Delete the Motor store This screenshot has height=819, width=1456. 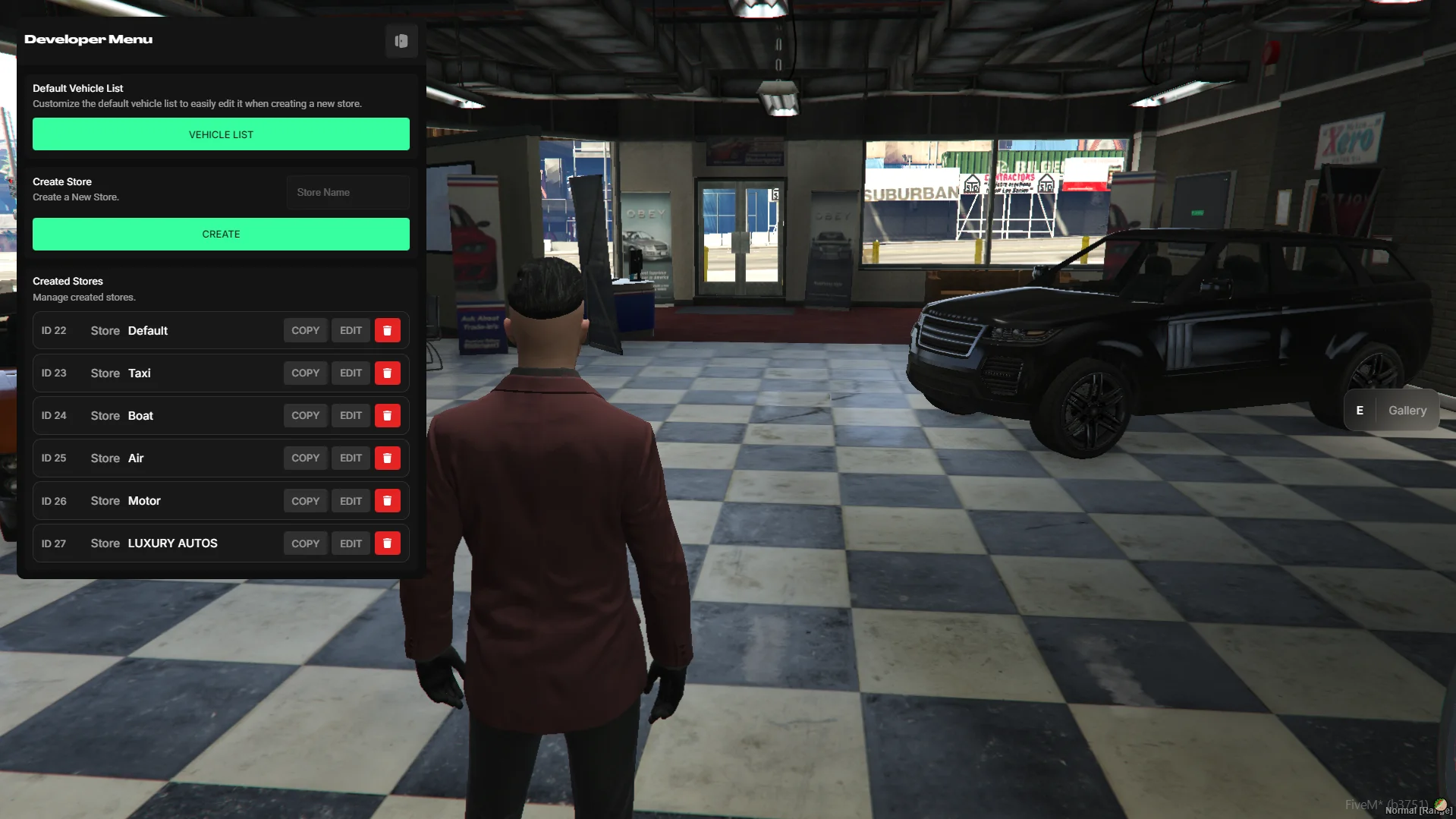(387, 501)
